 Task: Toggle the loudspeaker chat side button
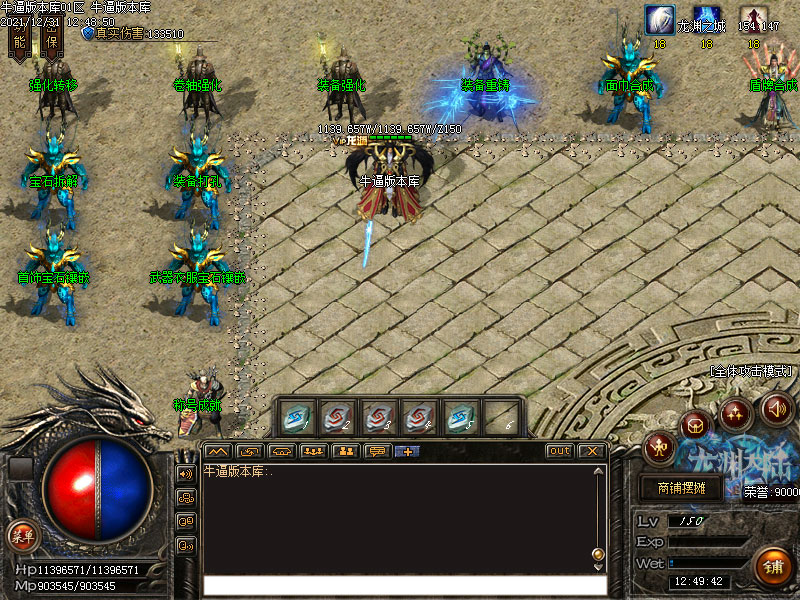[186, 473]
